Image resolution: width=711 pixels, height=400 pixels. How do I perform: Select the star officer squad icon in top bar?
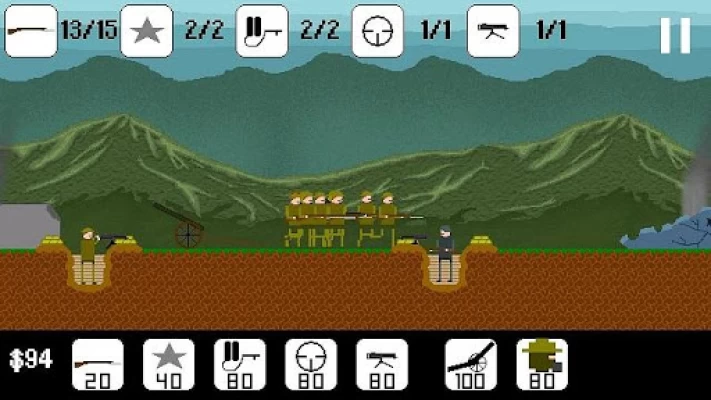[x=146, y=31]
